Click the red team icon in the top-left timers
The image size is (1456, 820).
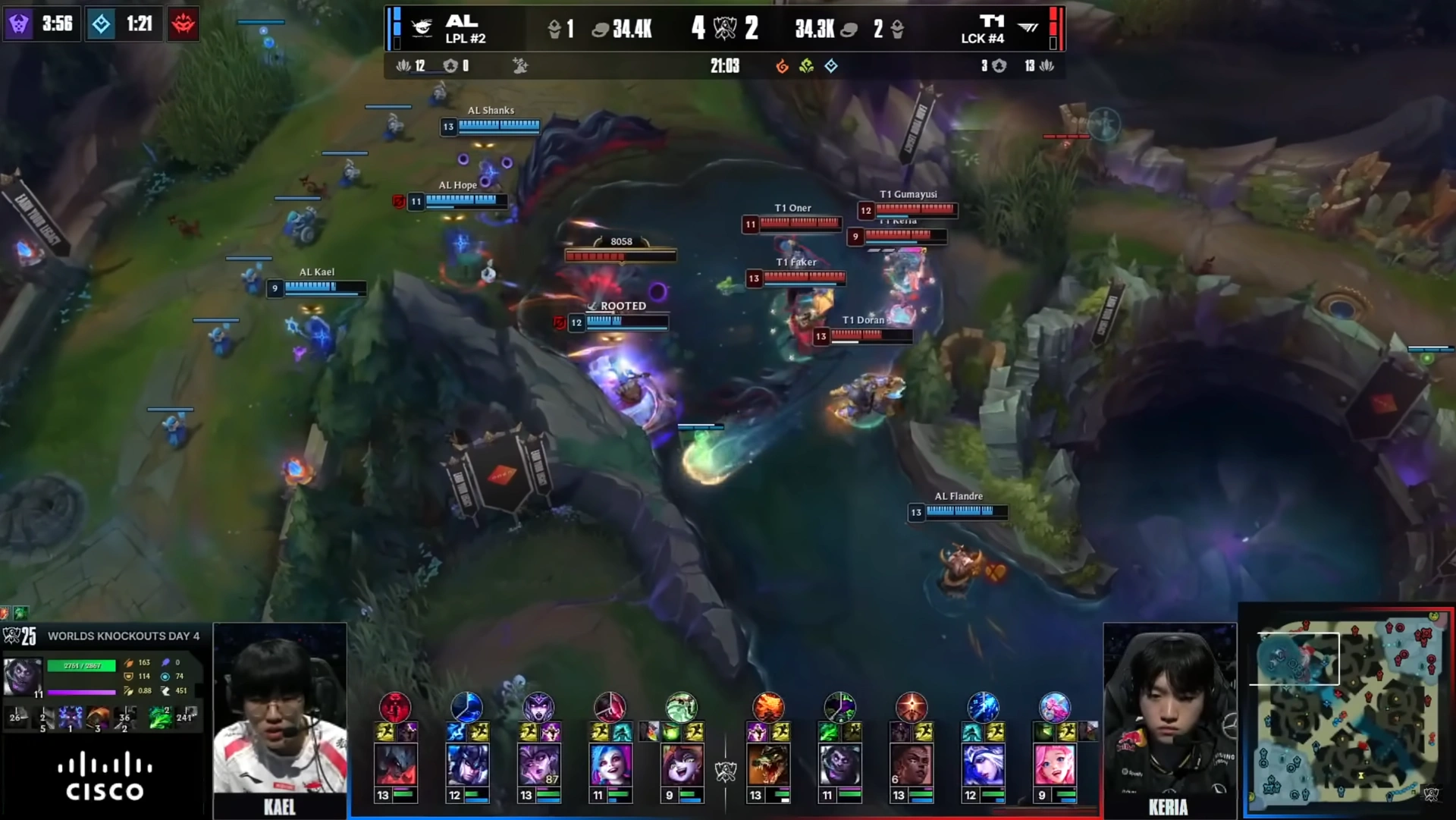(x=183, y=24)
